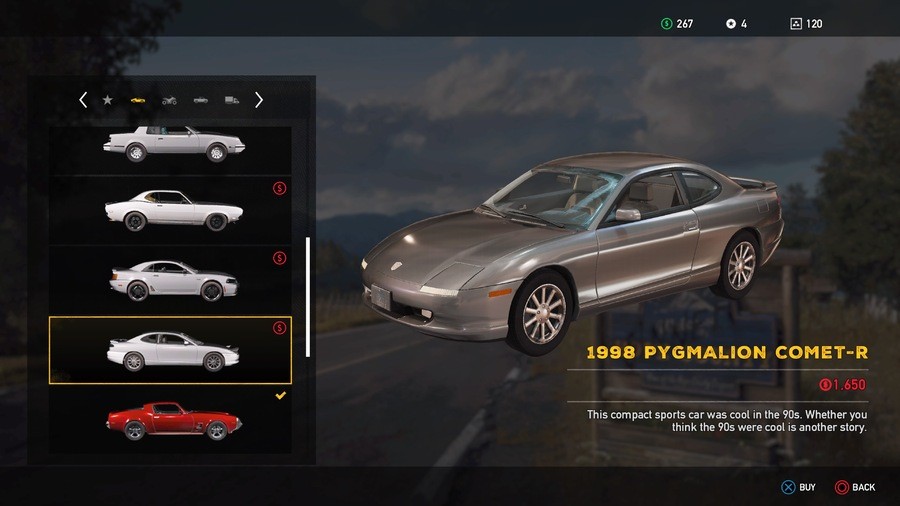The image size is (900, 506).
Task: Click the right arrow to go to next category
Action: coord(259,100)
